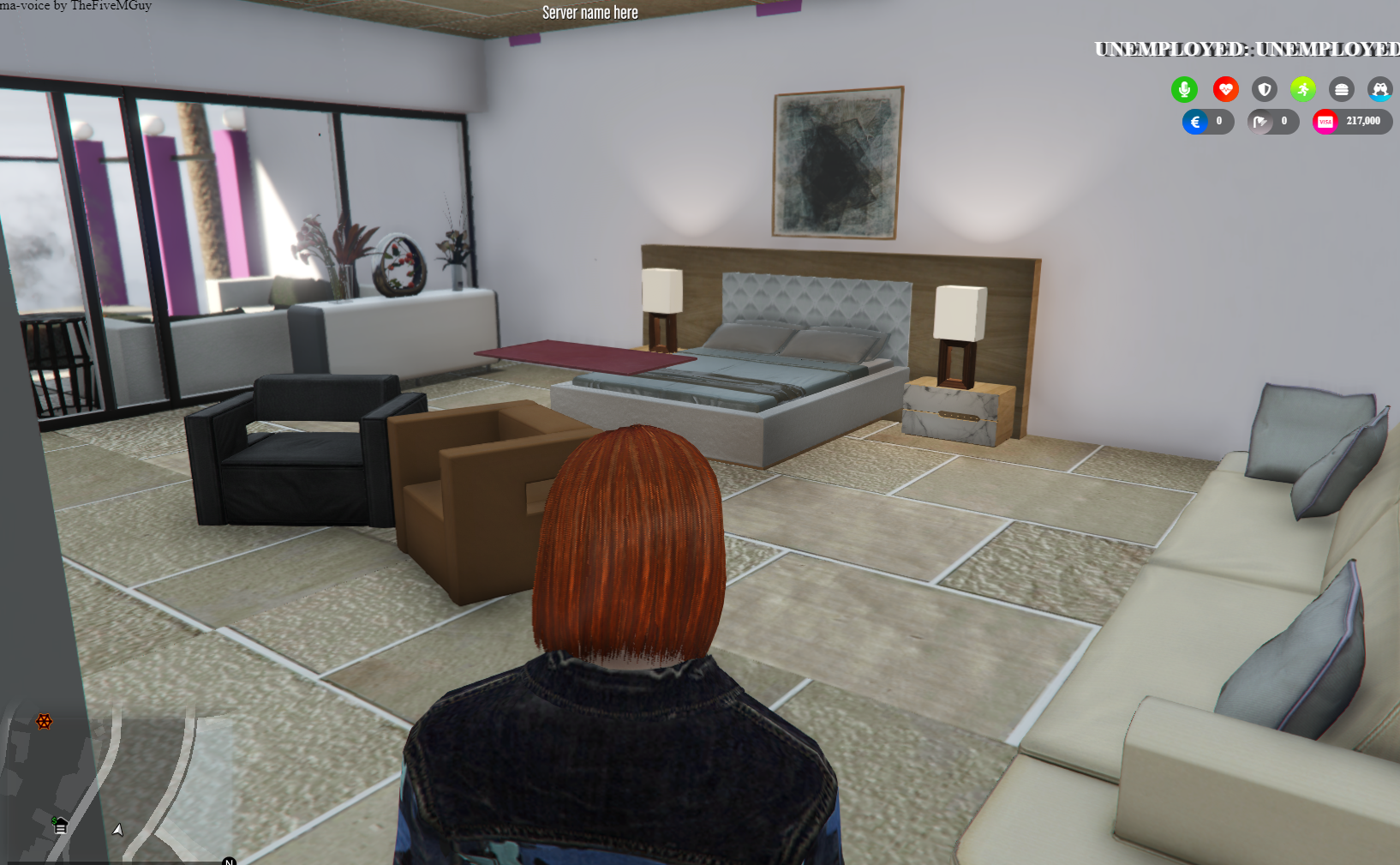Screen dimensions: 1400x865
Task: Click the dirty money shower icon
Action: [1259, 122]
